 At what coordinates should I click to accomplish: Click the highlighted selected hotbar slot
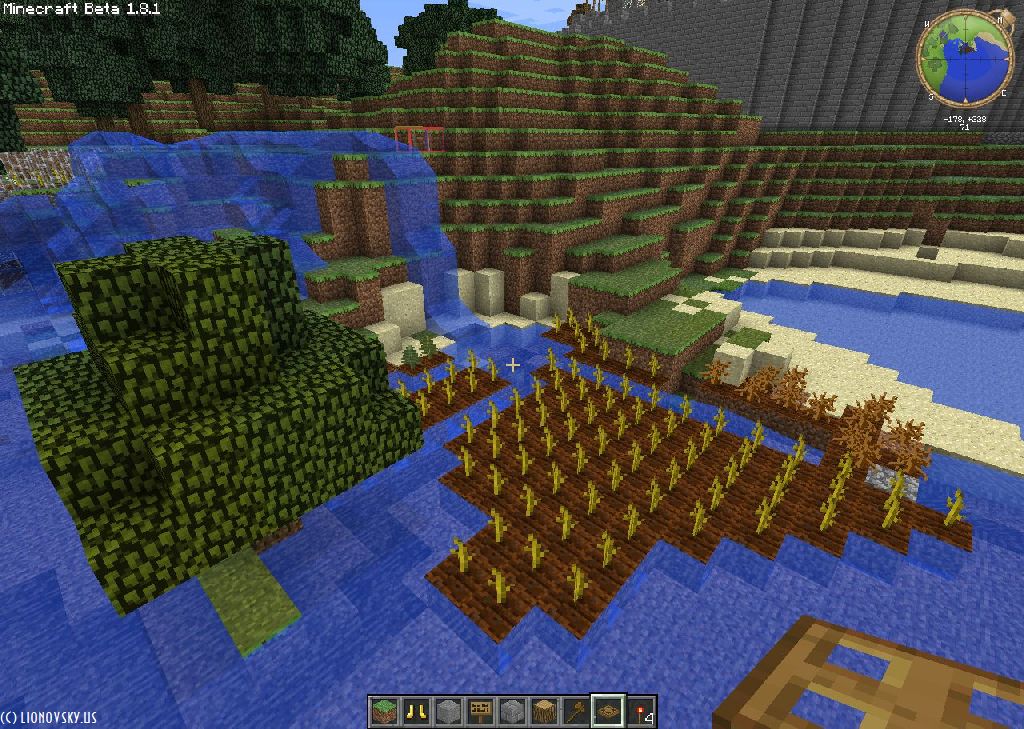[x=608, y=711]
